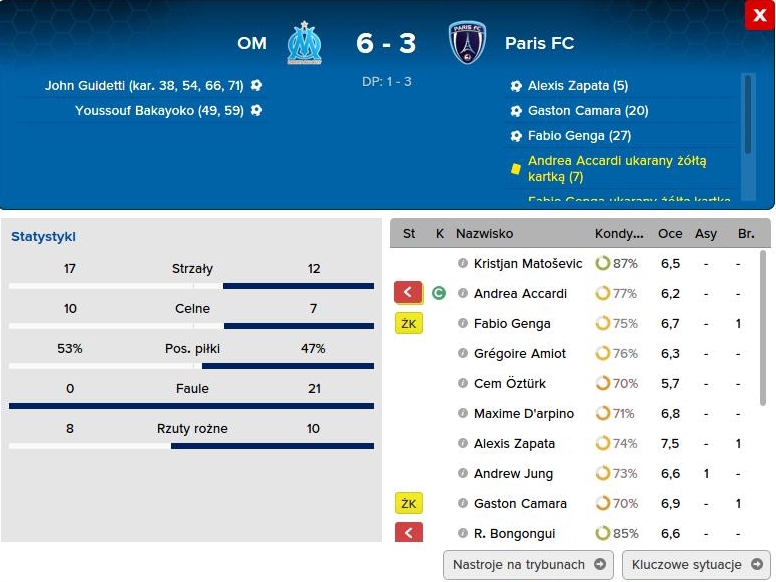The height and width of the screenshot is (582, 776).
Task: Select R. Bongongui from the list
Action: [x=514, y=534]
